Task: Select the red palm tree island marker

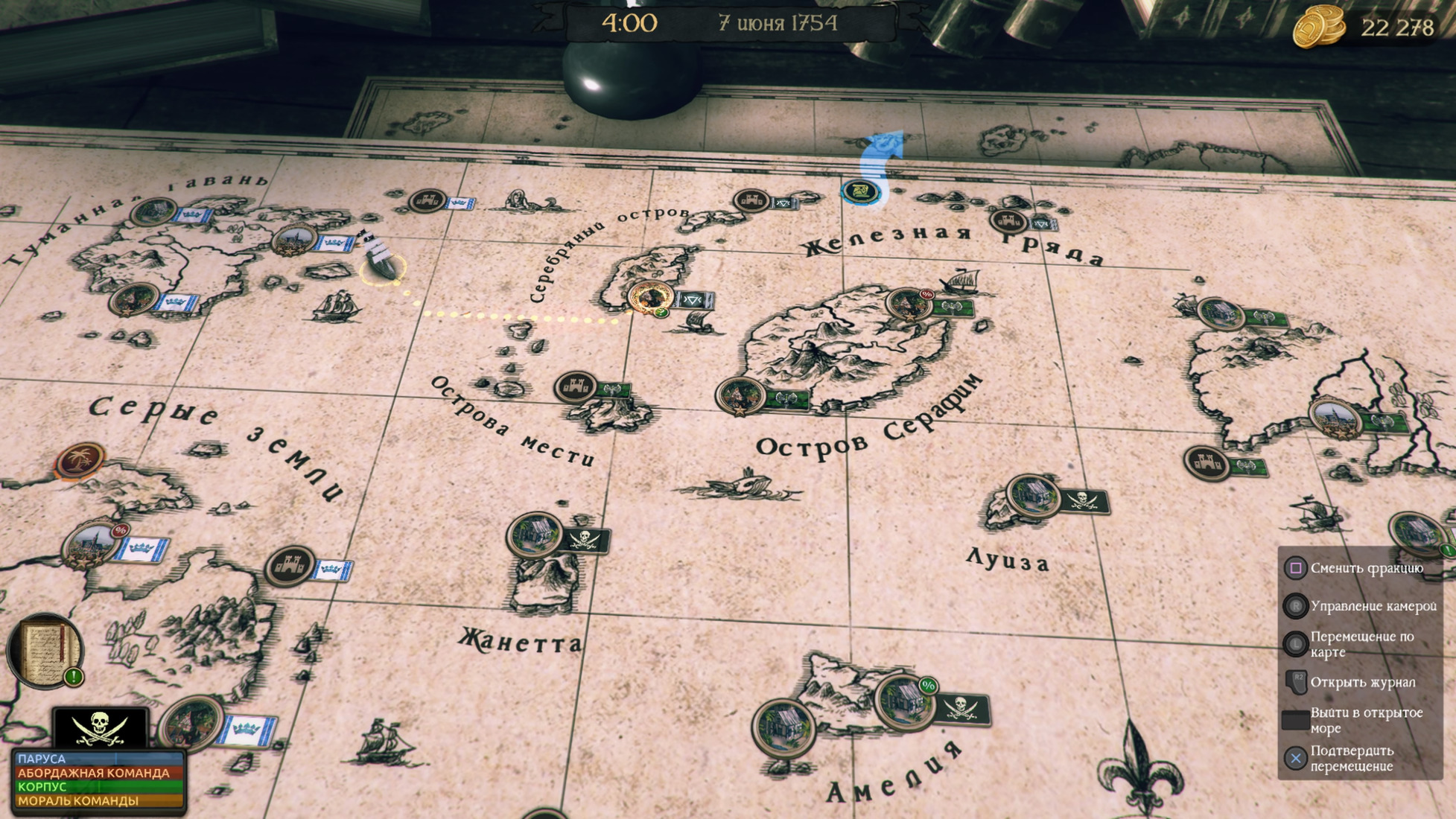Action: point(80,459)
